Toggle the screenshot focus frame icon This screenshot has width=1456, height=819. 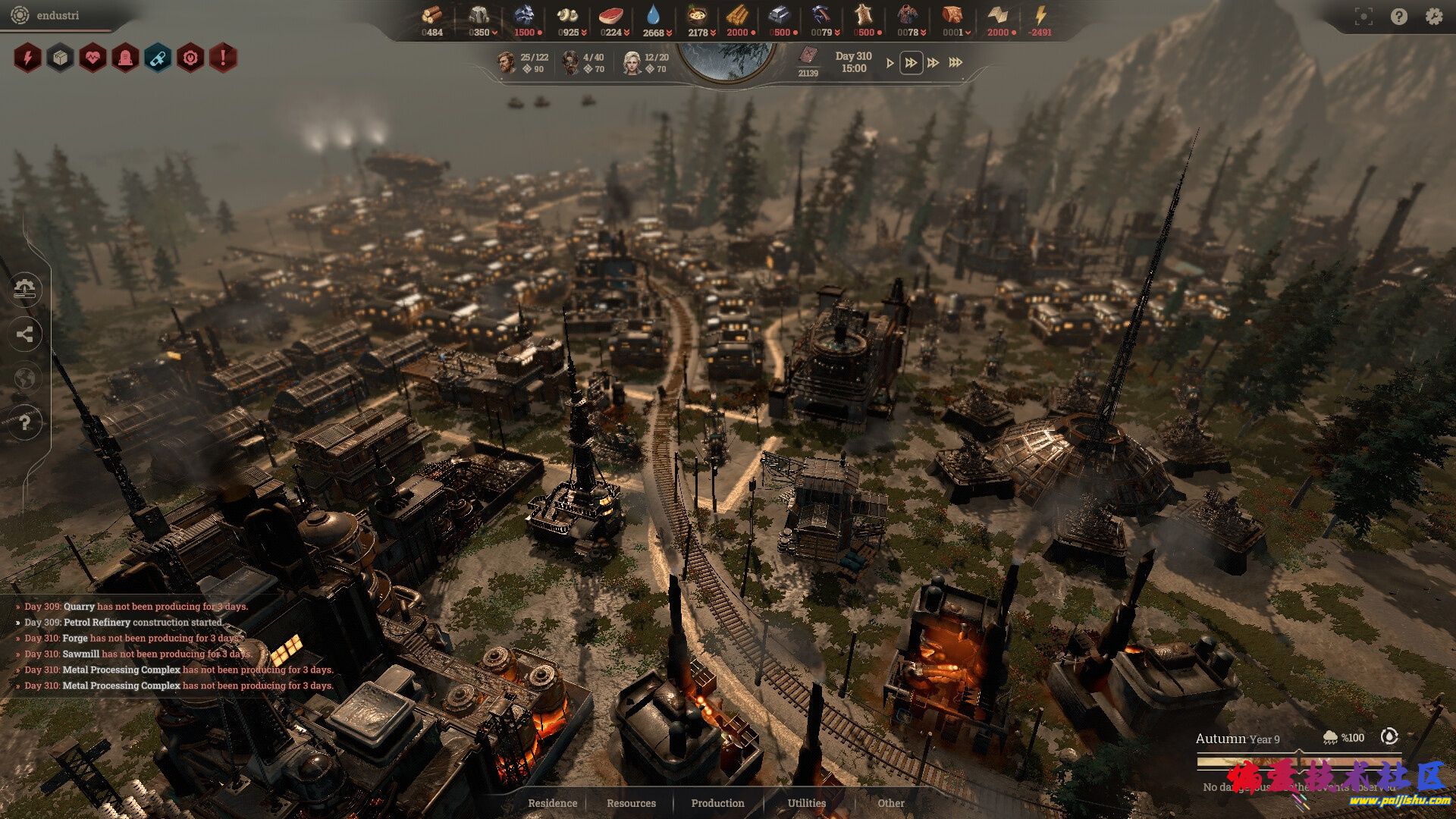pyautogui.click(x=1363, y=17)
